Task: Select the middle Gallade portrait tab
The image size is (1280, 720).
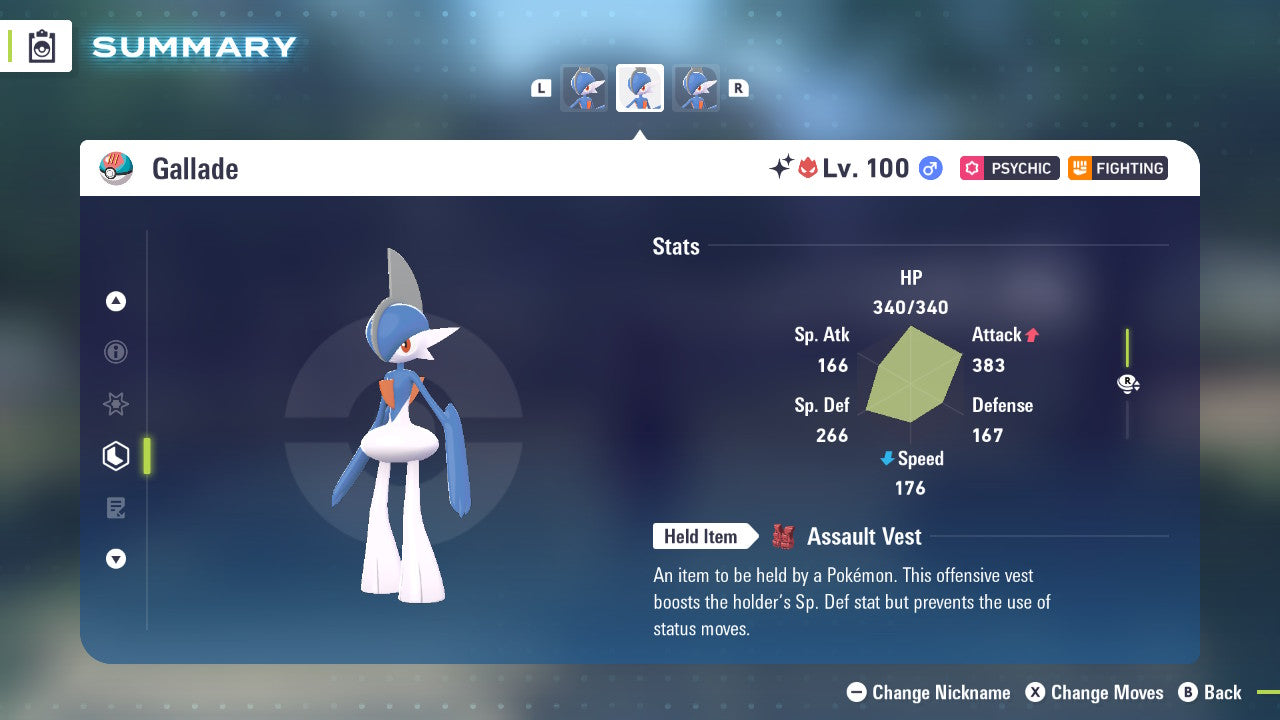Action: click(640, 87)
